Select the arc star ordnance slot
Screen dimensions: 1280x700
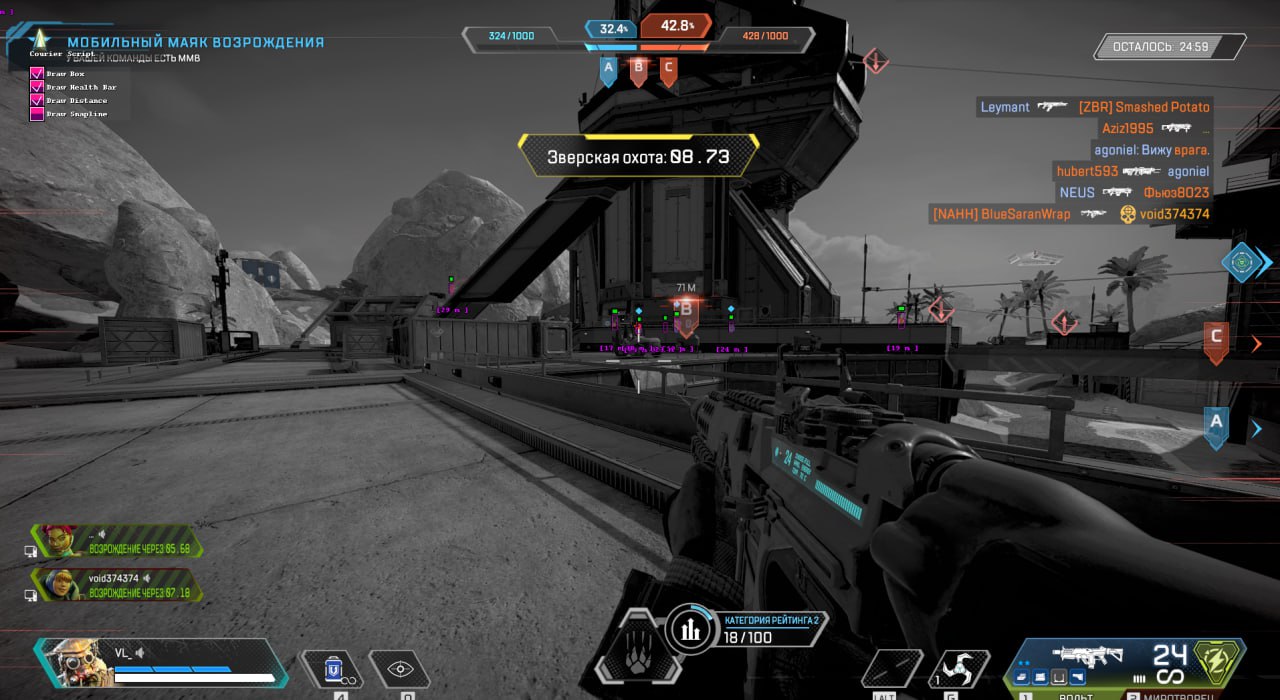[x=959, y=669]
